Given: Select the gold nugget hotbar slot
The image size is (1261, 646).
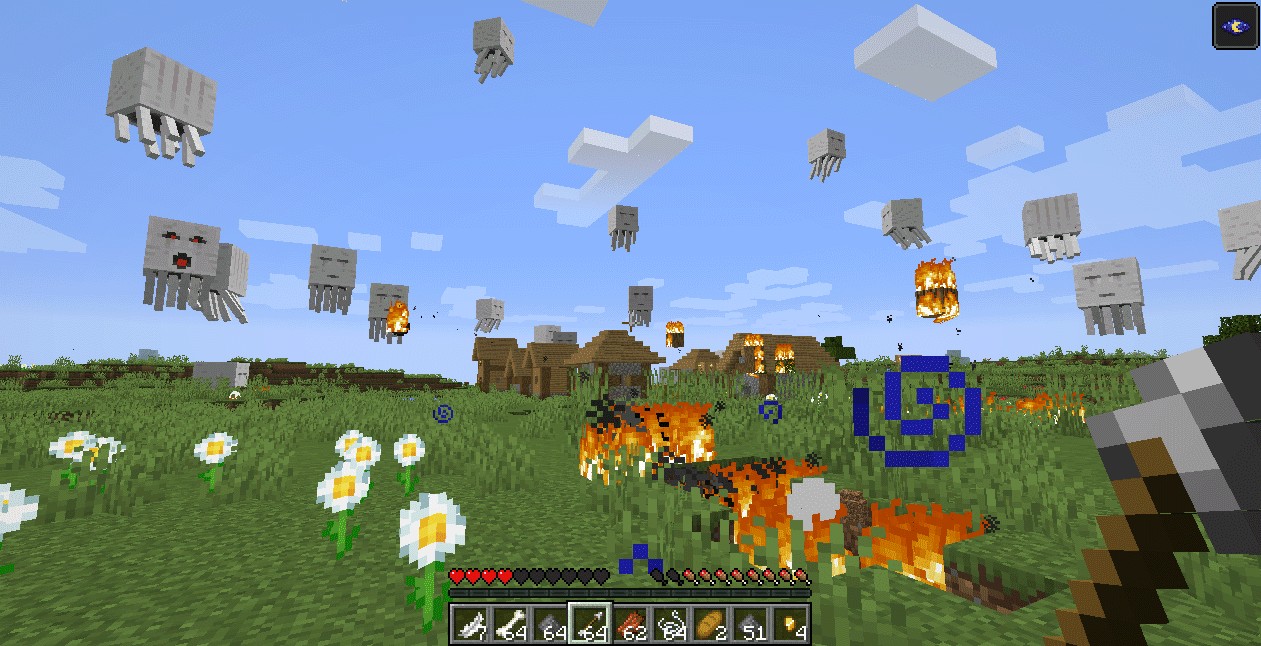Looking at the screenshot, I should click(789, 623).
